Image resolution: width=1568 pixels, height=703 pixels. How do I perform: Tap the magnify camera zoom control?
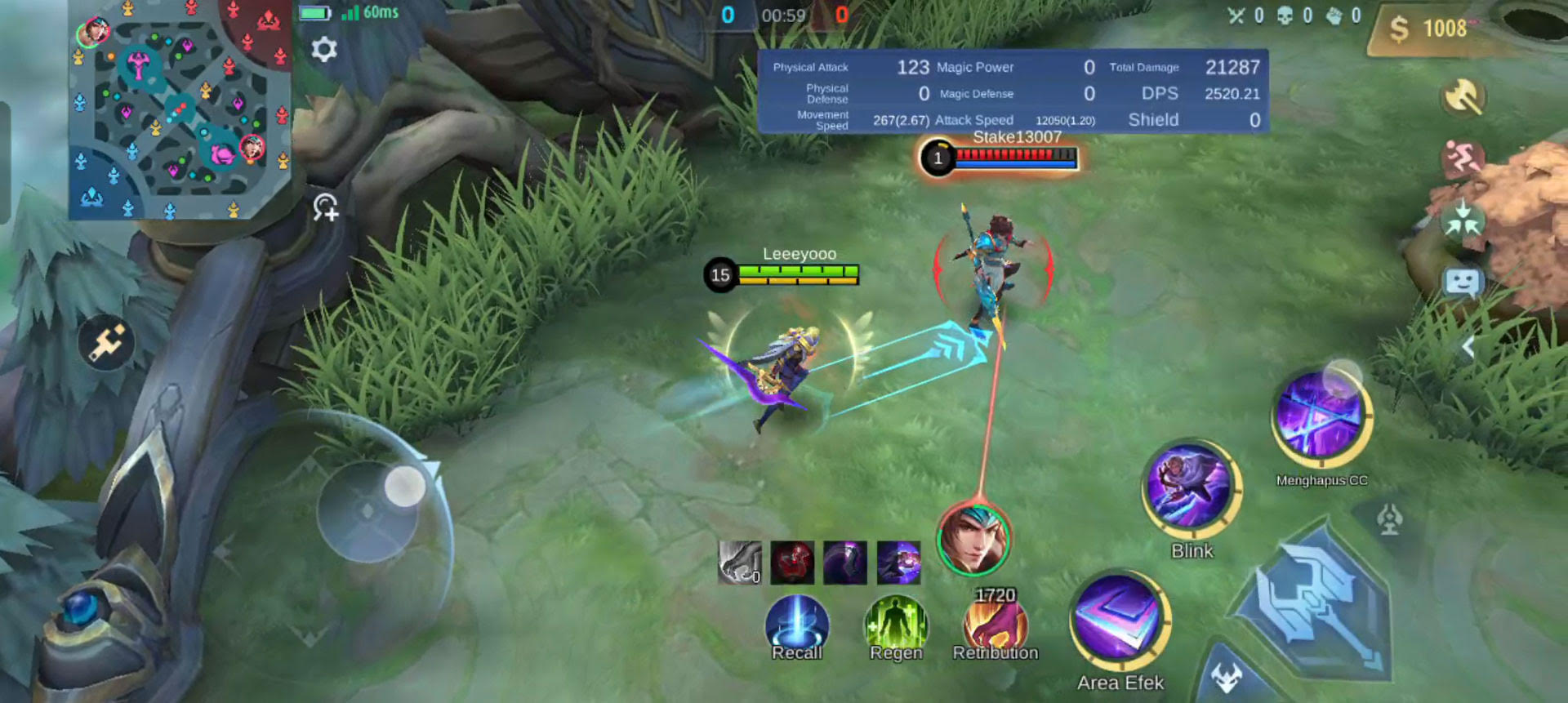[324, 210]
